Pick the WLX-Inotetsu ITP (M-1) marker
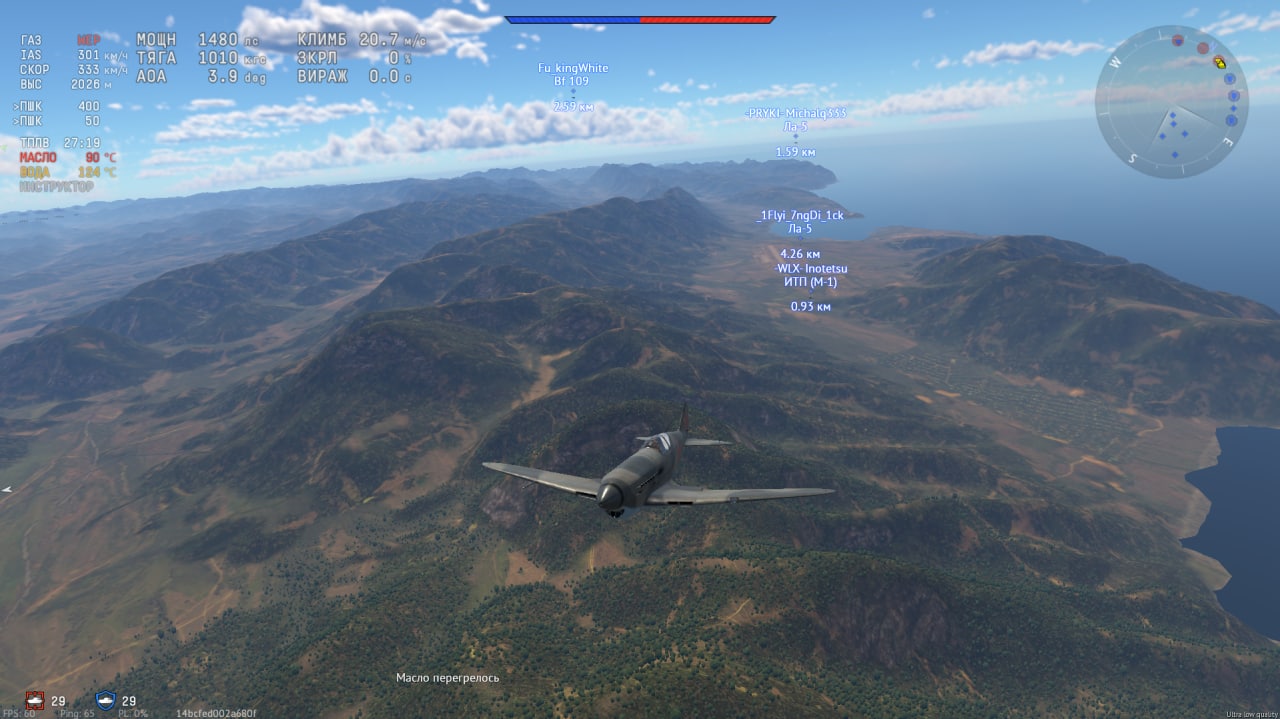 (x=810, y=275)
